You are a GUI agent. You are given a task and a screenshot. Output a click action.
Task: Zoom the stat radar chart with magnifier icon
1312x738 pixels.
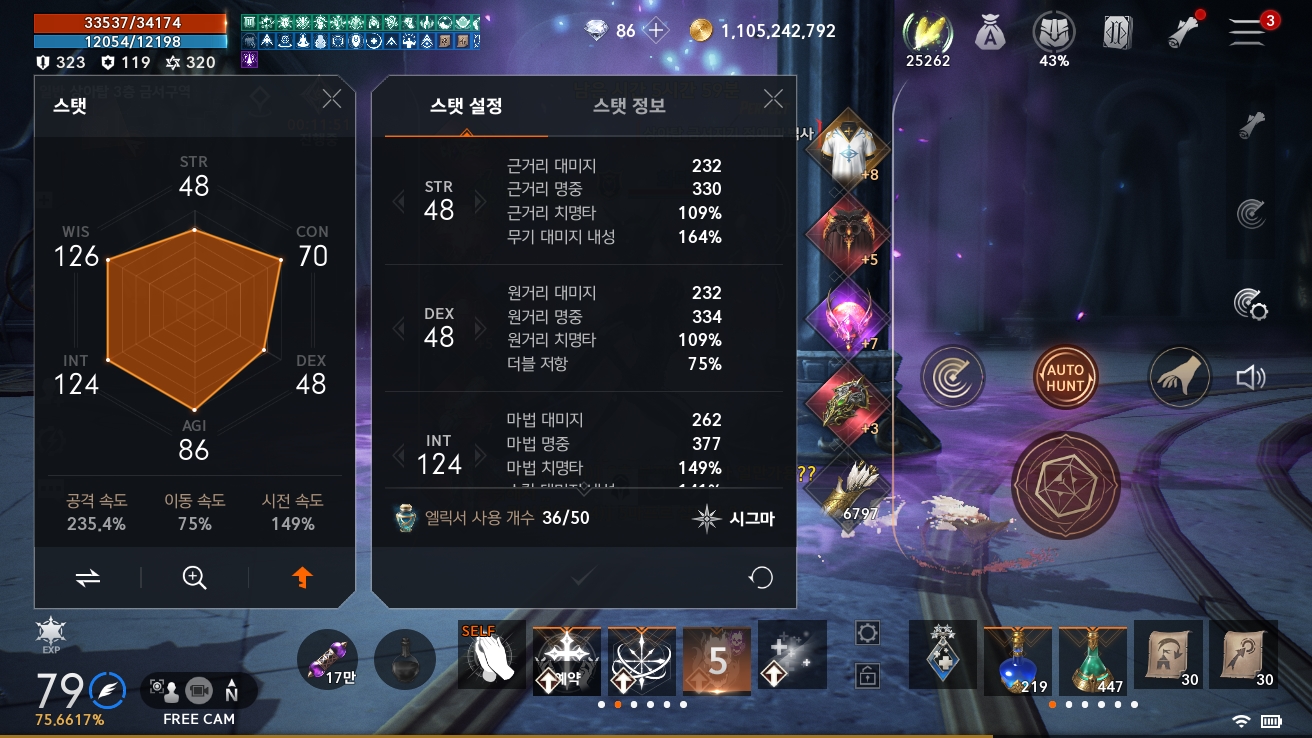[x=194, y=578]
